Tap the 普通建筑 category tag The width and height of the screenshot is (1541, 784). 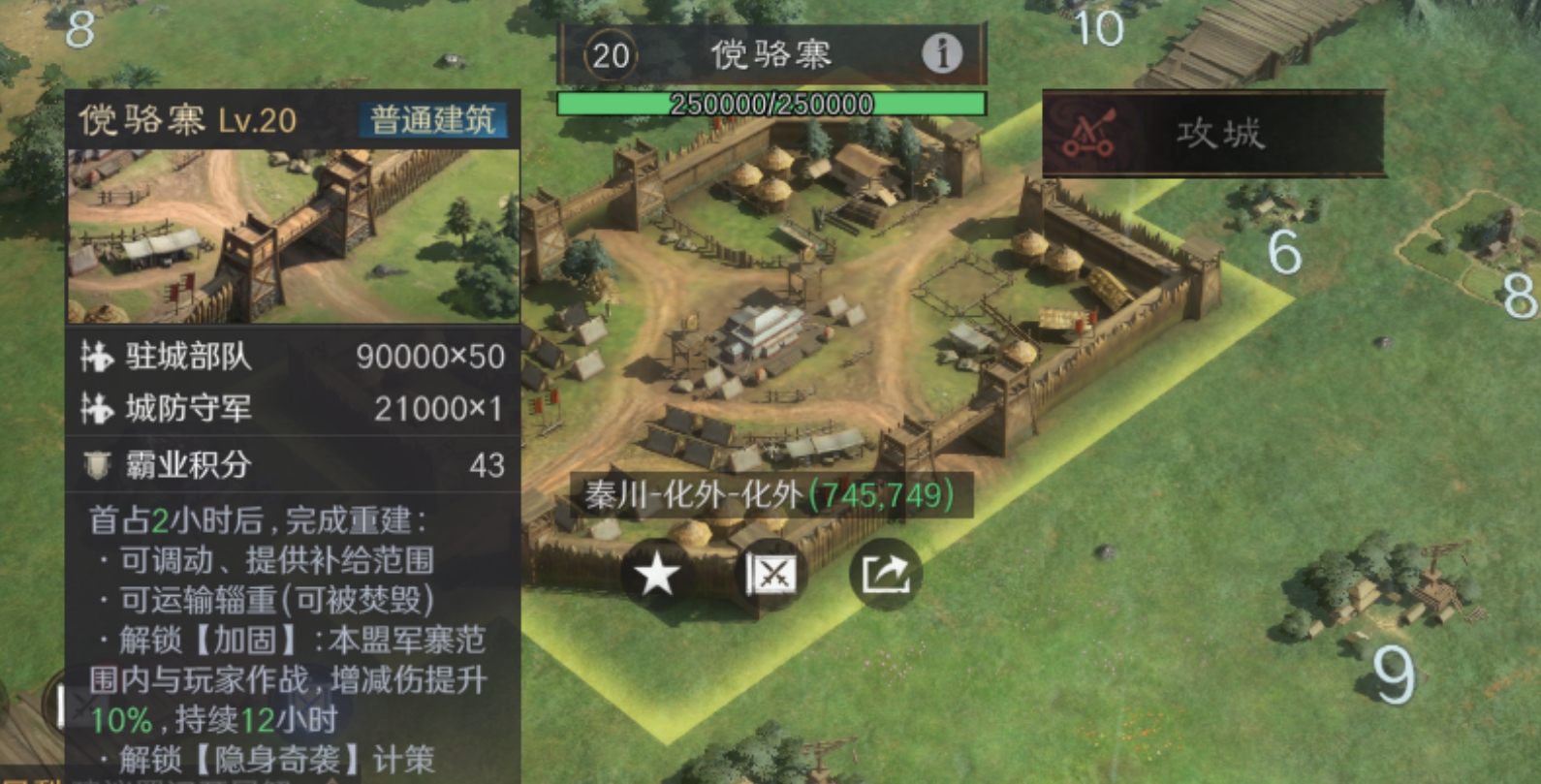coord(432,121)
